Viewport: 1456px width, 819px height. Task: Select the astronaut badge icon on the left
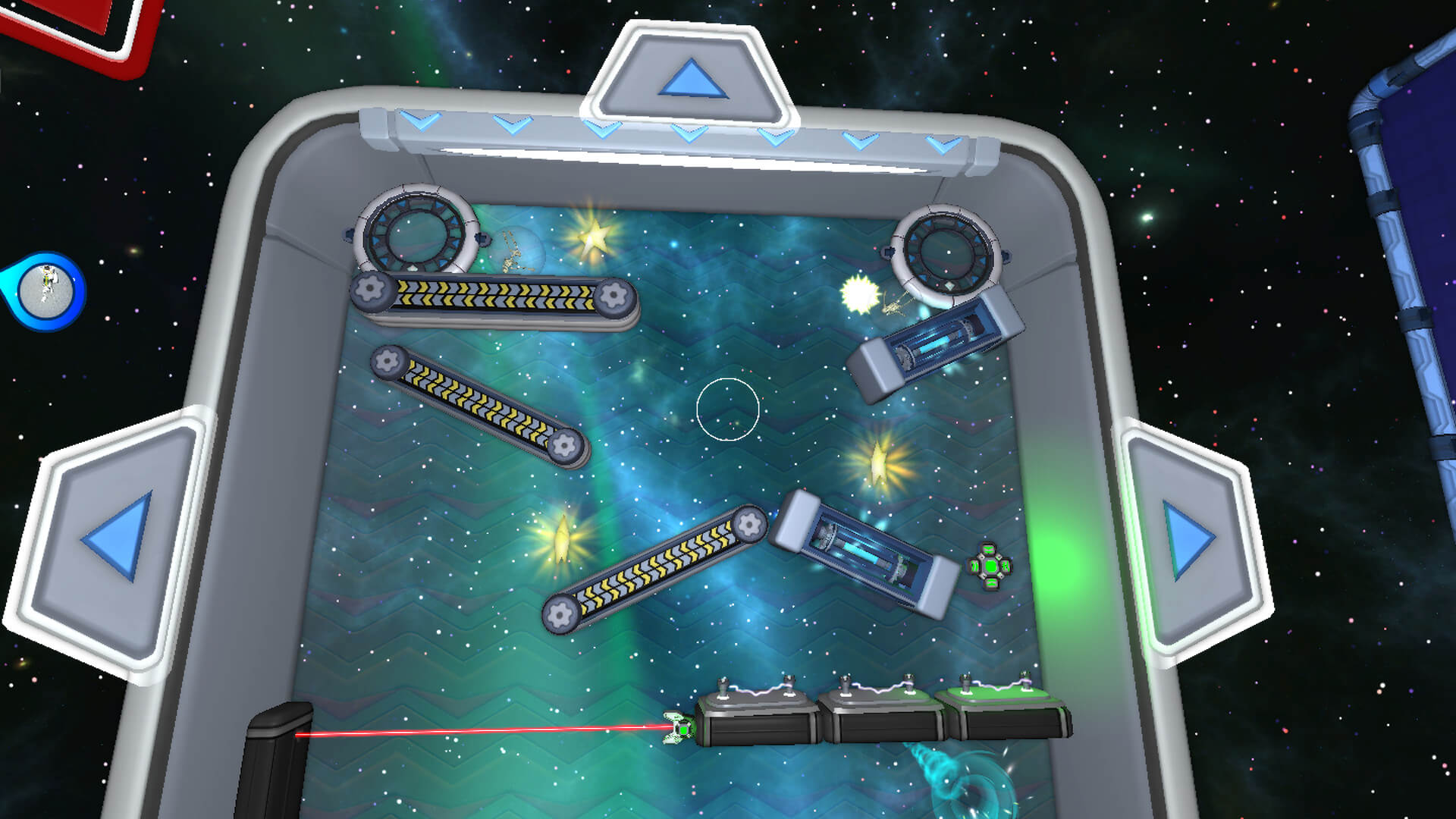point(44,290)
